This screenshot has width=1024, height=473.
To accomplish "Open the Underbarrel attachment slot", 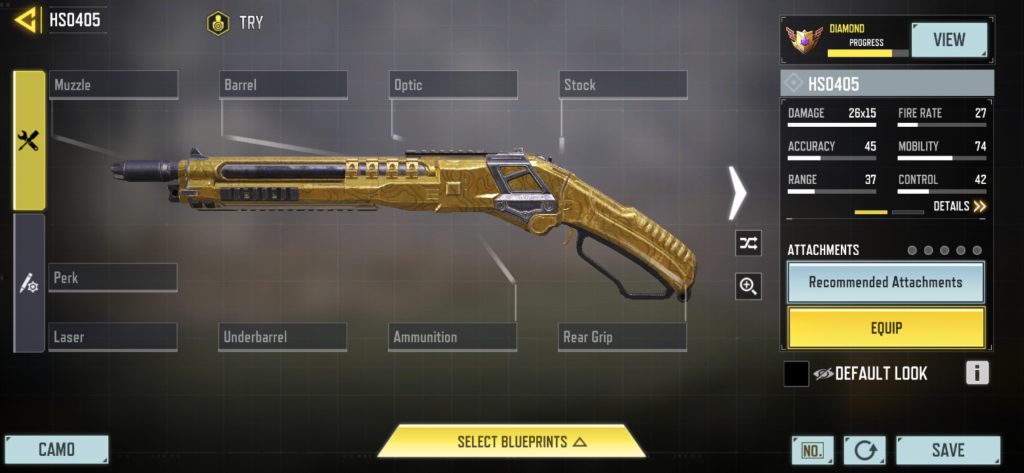I will click(x=283, y=337).
